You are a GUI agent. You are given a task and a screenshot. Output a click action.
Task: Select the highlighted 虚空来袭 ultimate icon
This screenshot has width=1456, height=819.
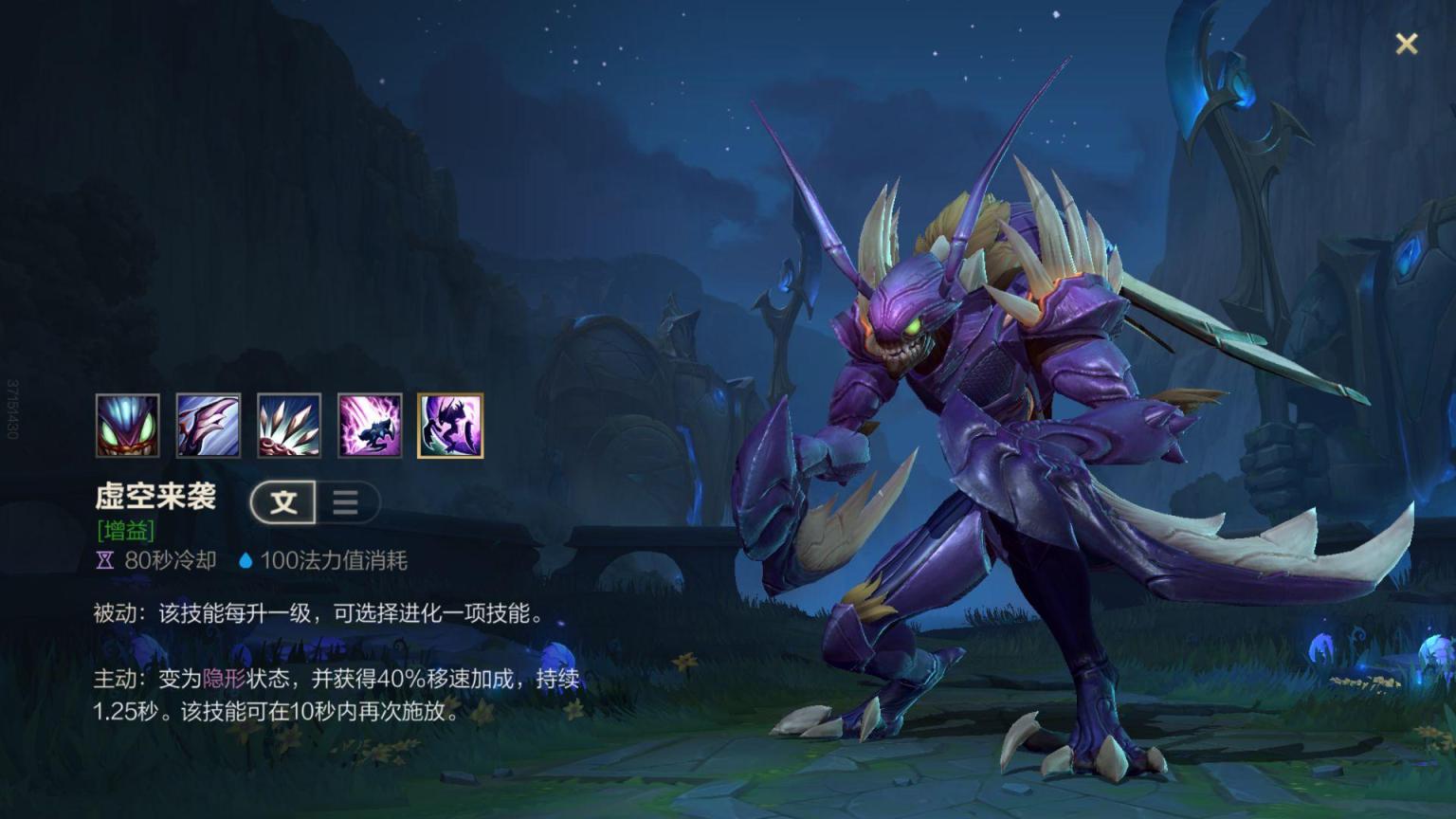(x=450, y=426)
